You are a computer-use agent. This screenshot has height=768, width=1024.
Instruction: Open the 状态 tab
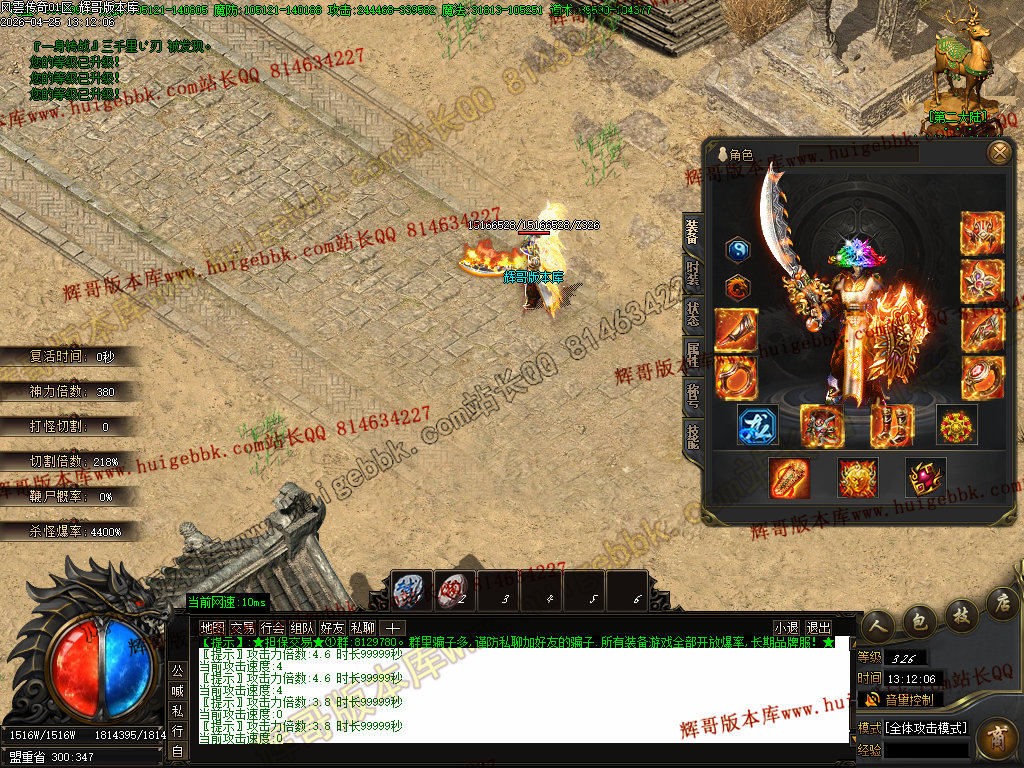tap(692, 315)
